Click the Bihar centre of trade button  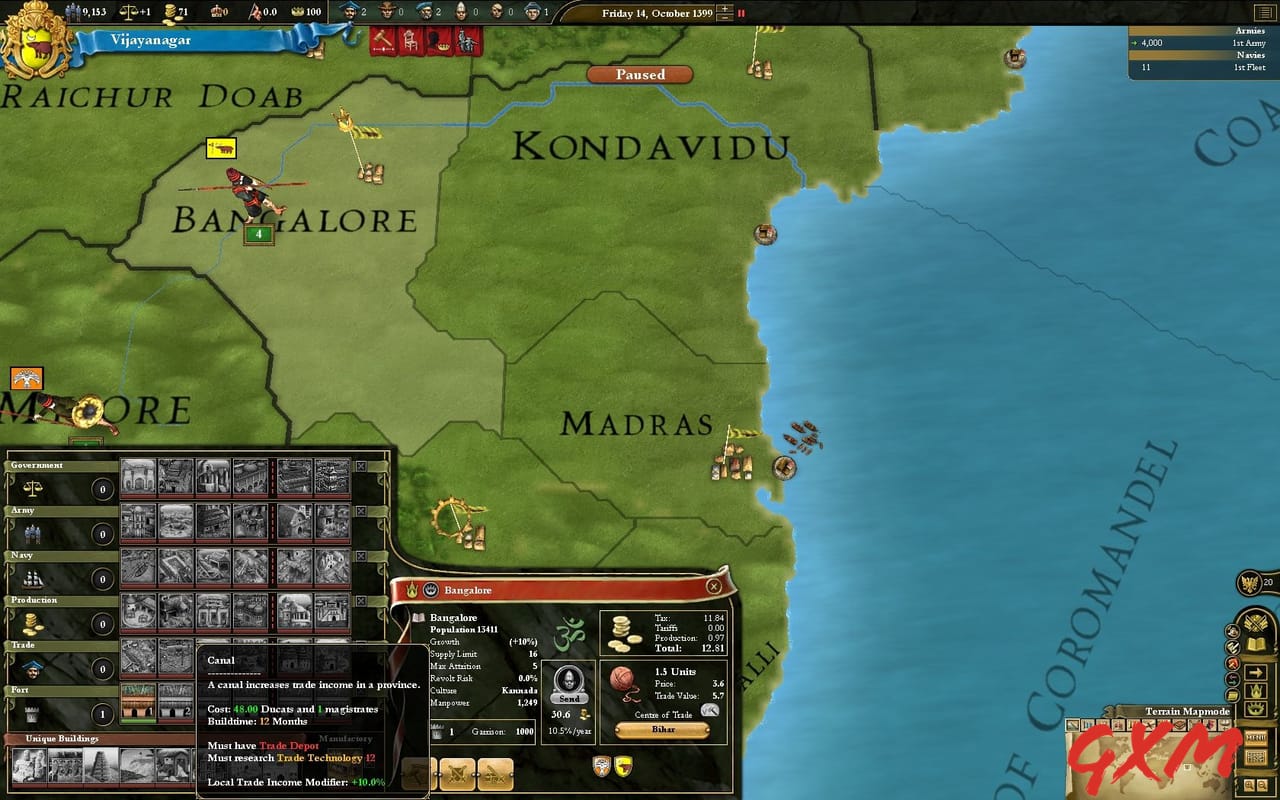(x=661, y=731)
